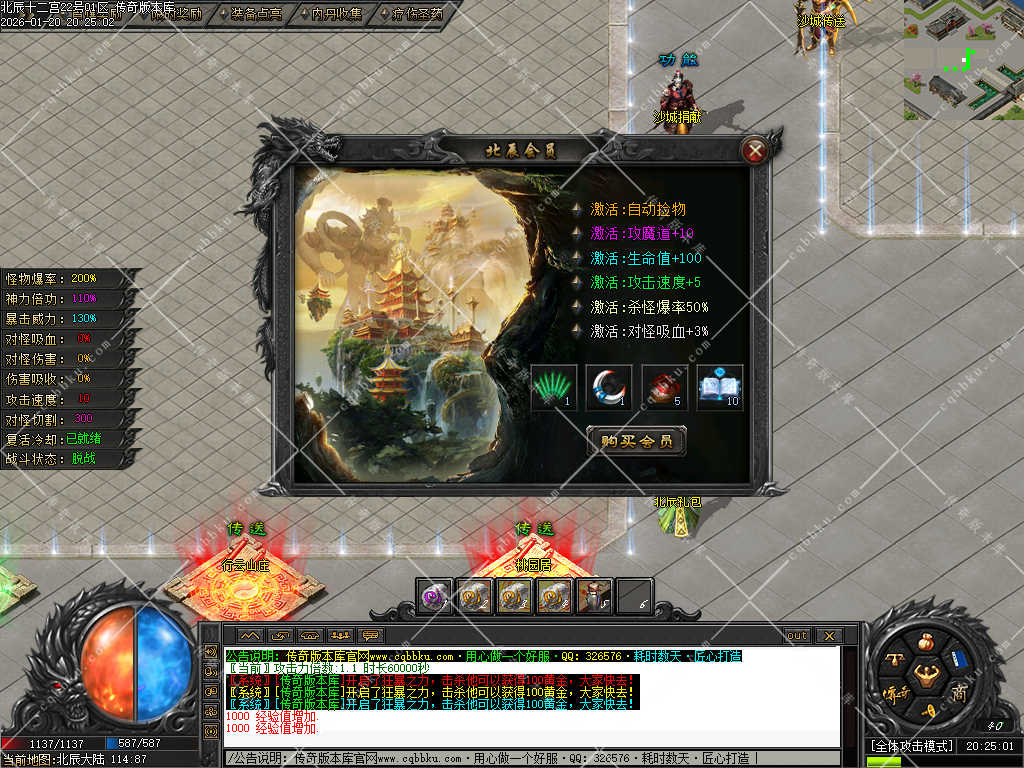Viewport: 1024px width, 768px height.
Task: Click the 购买会员 purchase button
Action: pyautogui.click(x=636, y=441)
